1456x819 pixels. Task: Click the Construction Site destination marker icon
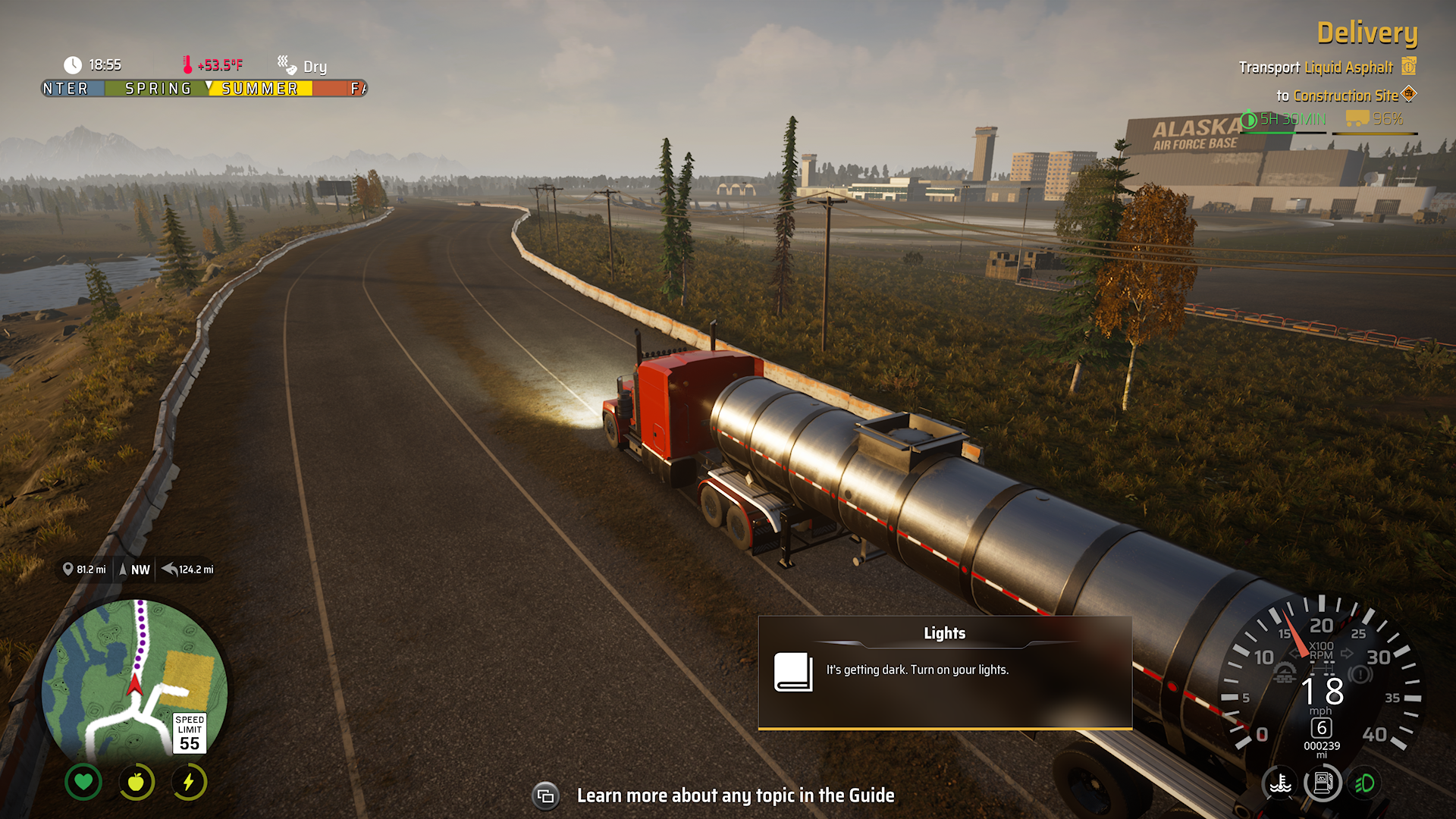(1409, 95)
